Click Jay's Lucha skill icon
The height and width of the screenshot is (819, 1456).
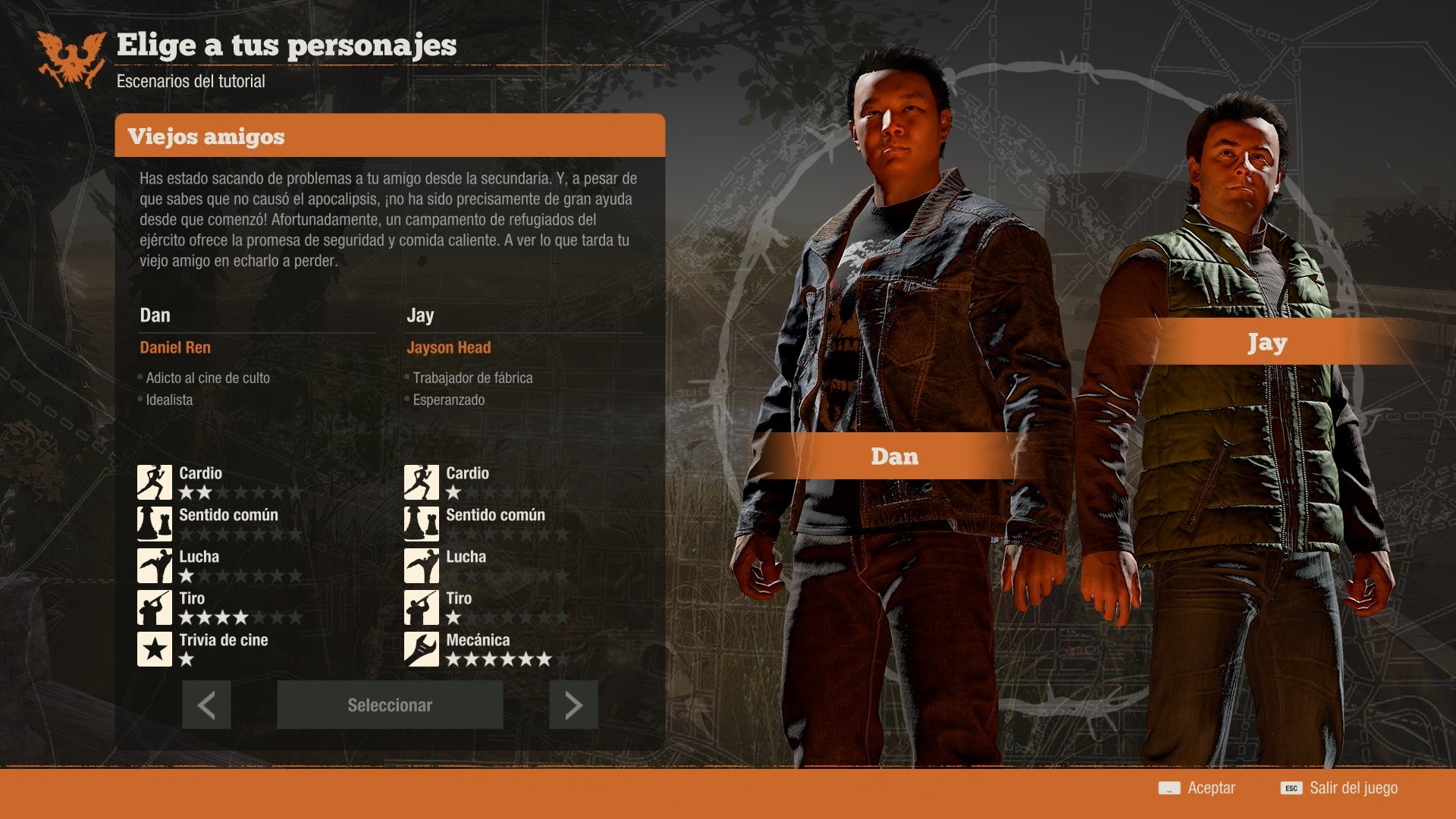pyautogui.click(x=422, y=564)
